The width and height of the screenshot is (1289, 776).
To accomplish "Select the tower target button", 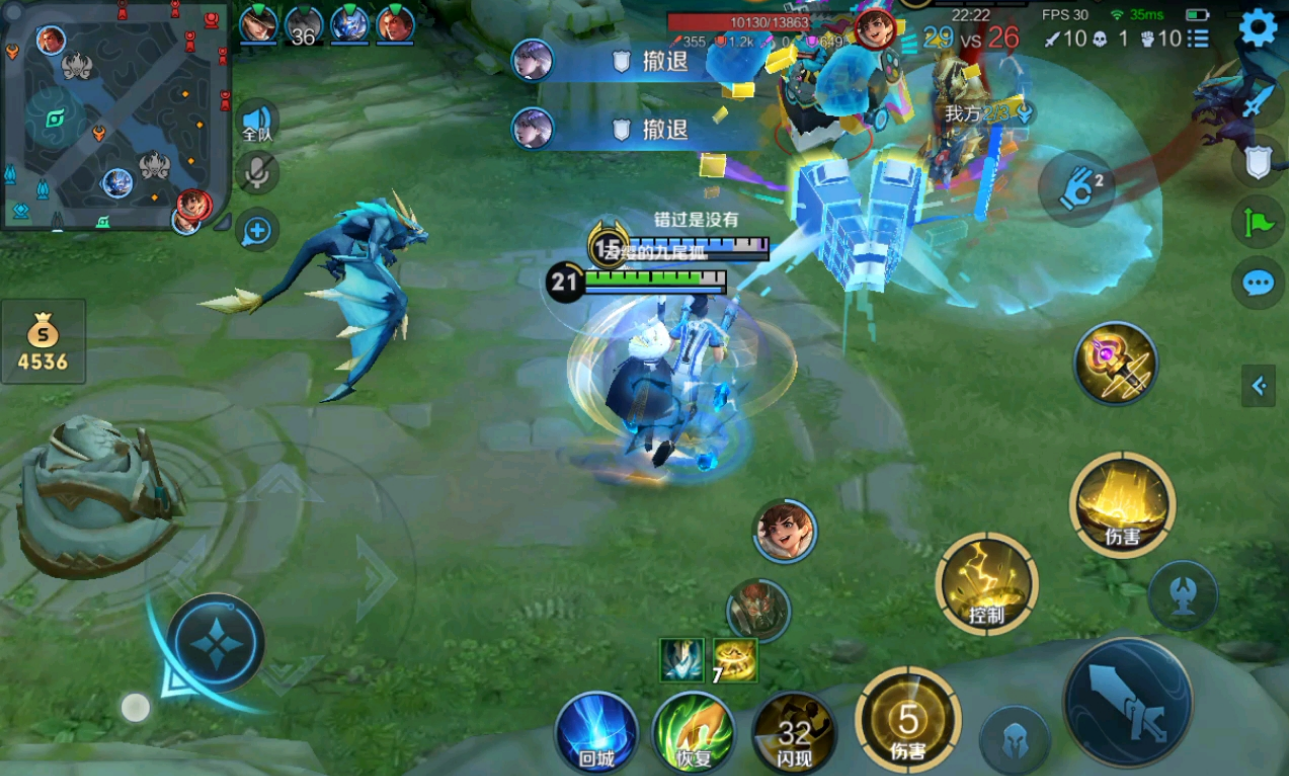I will [1182, 595].
